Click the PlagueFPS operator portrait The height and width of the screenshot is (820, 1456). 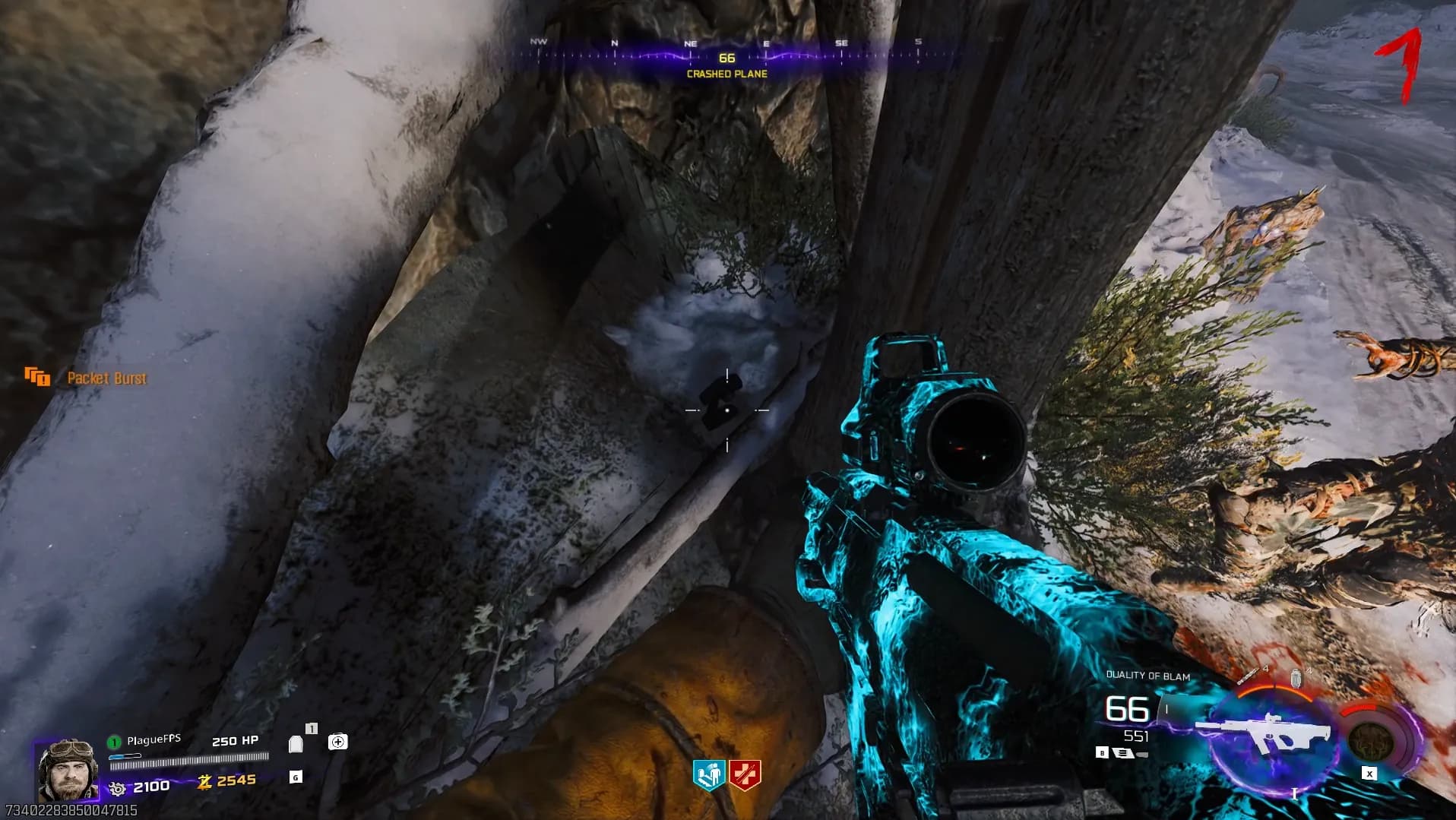tap(68, 769)
